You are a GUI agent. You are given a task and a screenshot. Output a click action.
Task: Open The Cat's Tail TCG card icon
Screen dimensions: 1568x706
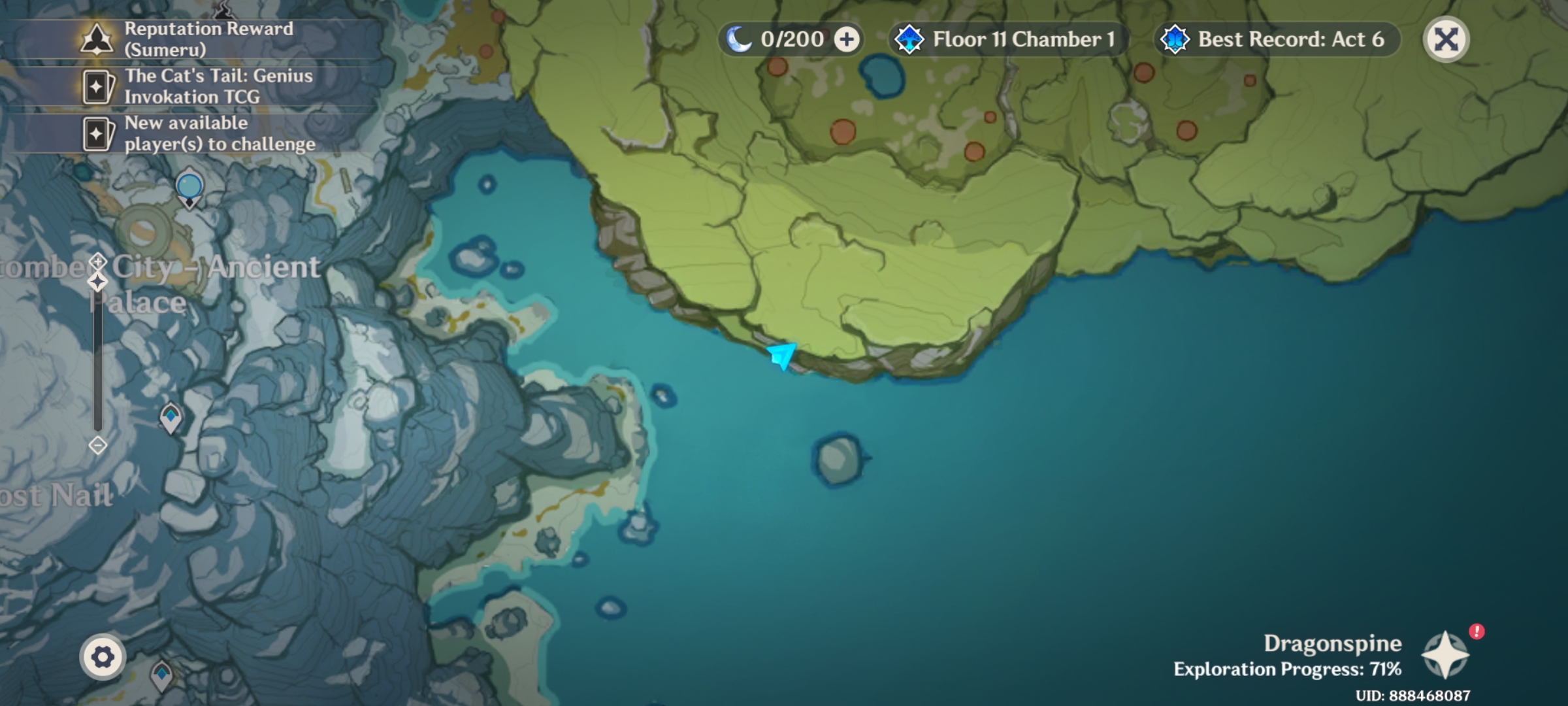pos(97,86)
